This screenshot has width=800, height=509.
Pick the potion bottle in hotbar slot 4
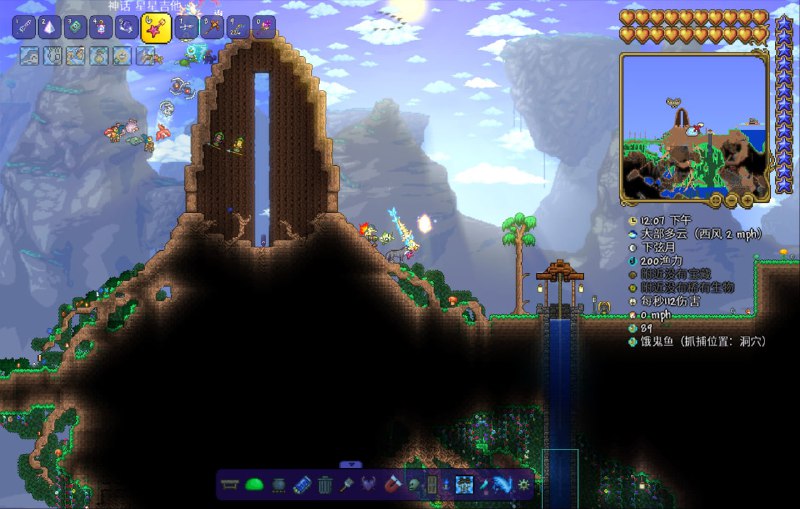[x=102, y=28]
